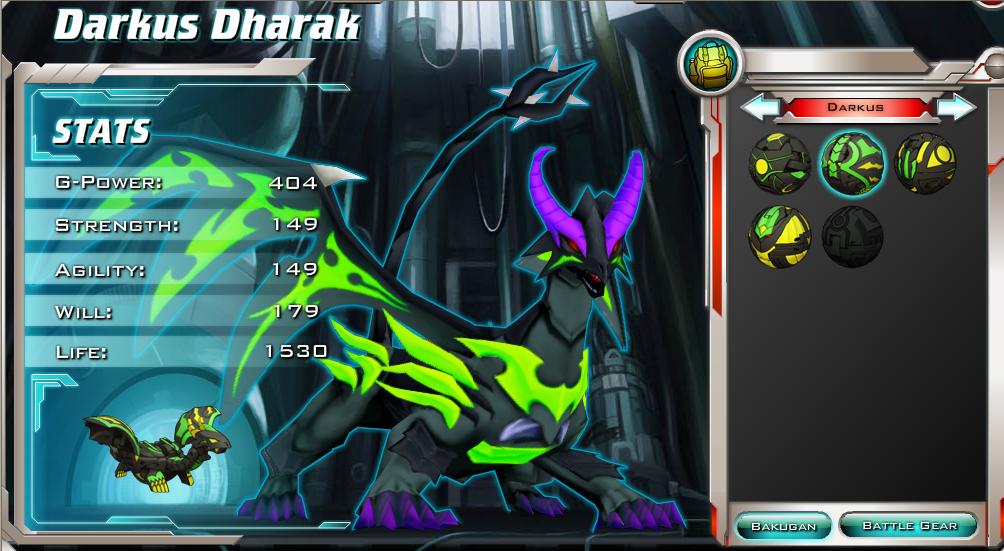Viewport: 1004px width, 551px height.
Task: Click the right arrow beside Darkus
Action: click(x=956, y=106)
